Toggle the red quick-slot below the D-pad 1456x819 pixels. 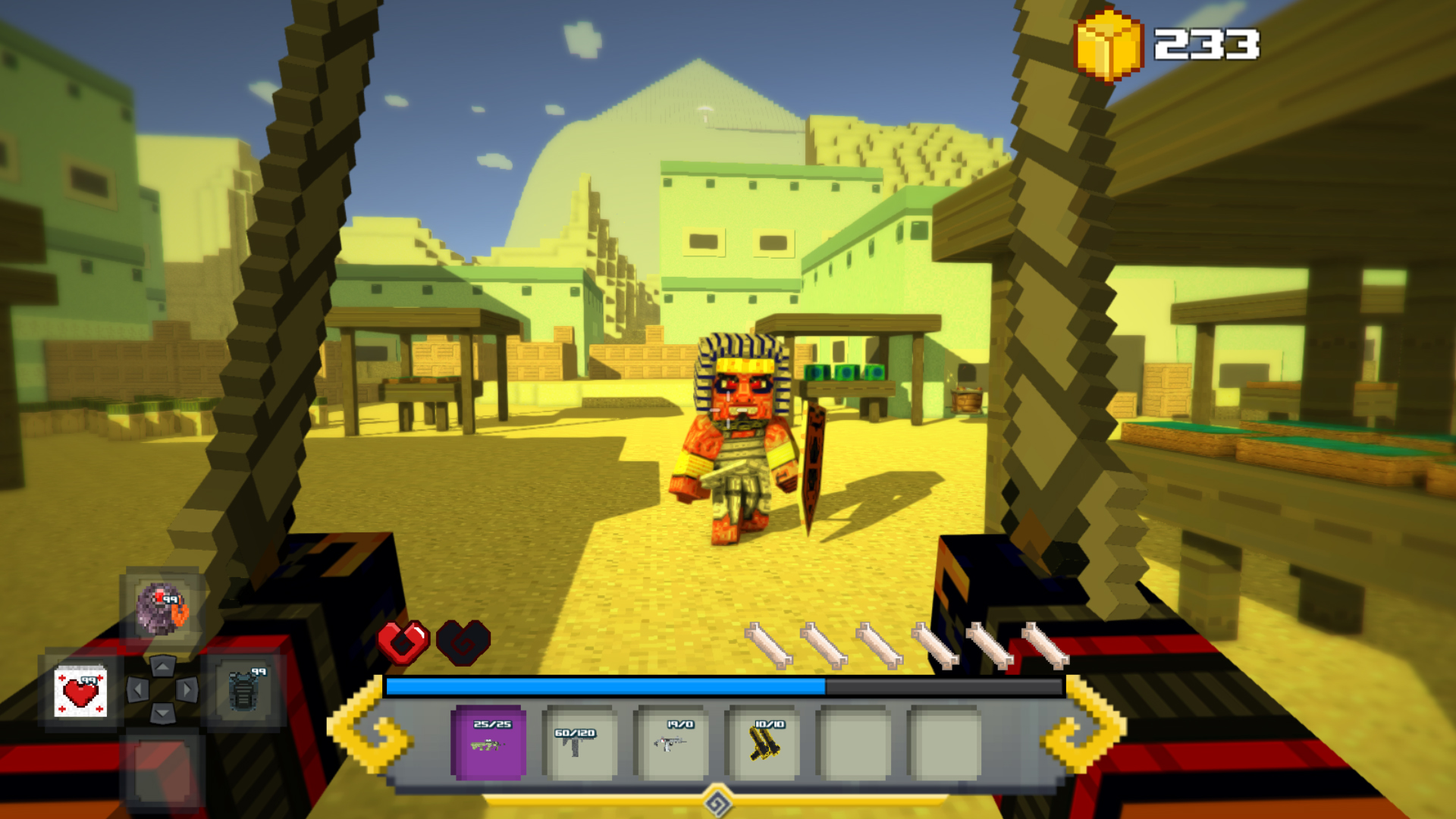click(162, 772)
